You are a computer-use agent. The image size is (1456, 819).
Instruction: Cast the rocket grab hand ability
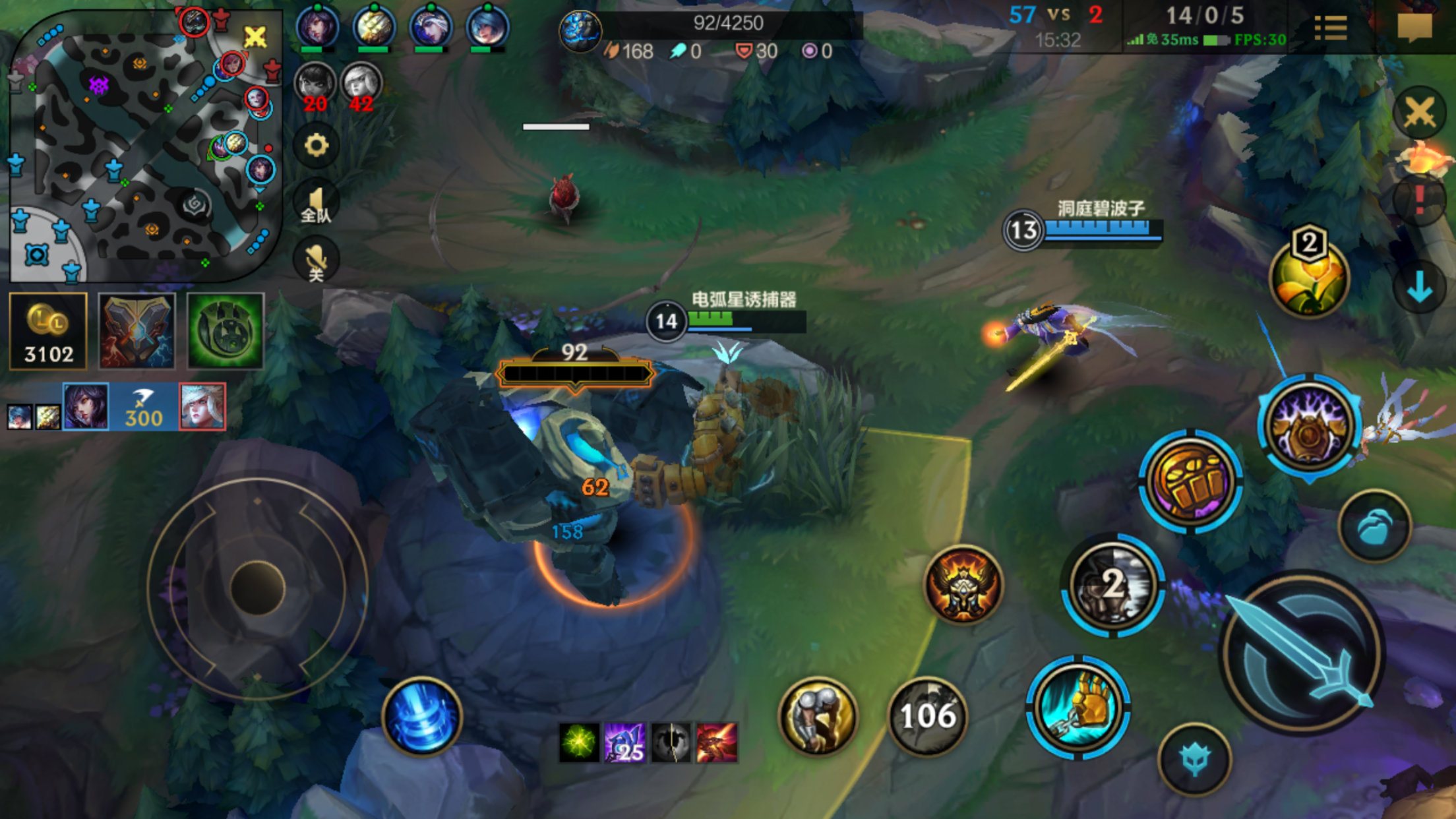1078,707
